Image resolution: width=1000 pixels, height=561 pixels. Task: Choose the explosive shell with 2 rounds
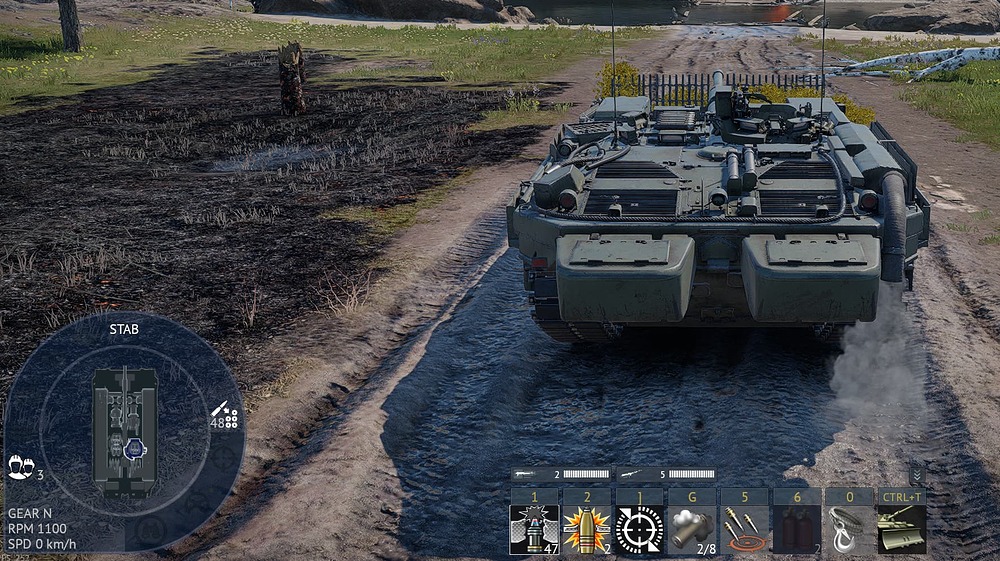pos(586,528)
